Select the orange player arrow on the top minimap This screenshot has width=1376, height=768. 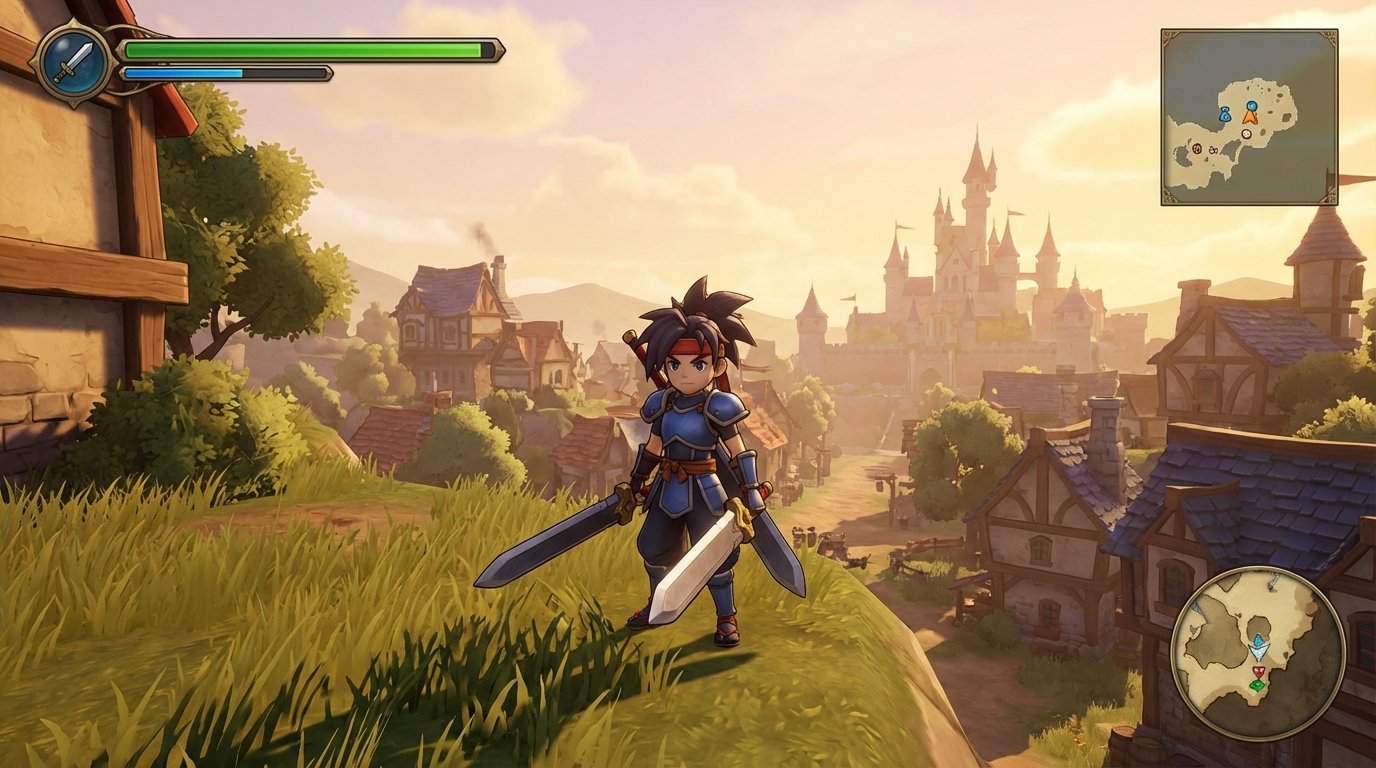click(1251, 117)
